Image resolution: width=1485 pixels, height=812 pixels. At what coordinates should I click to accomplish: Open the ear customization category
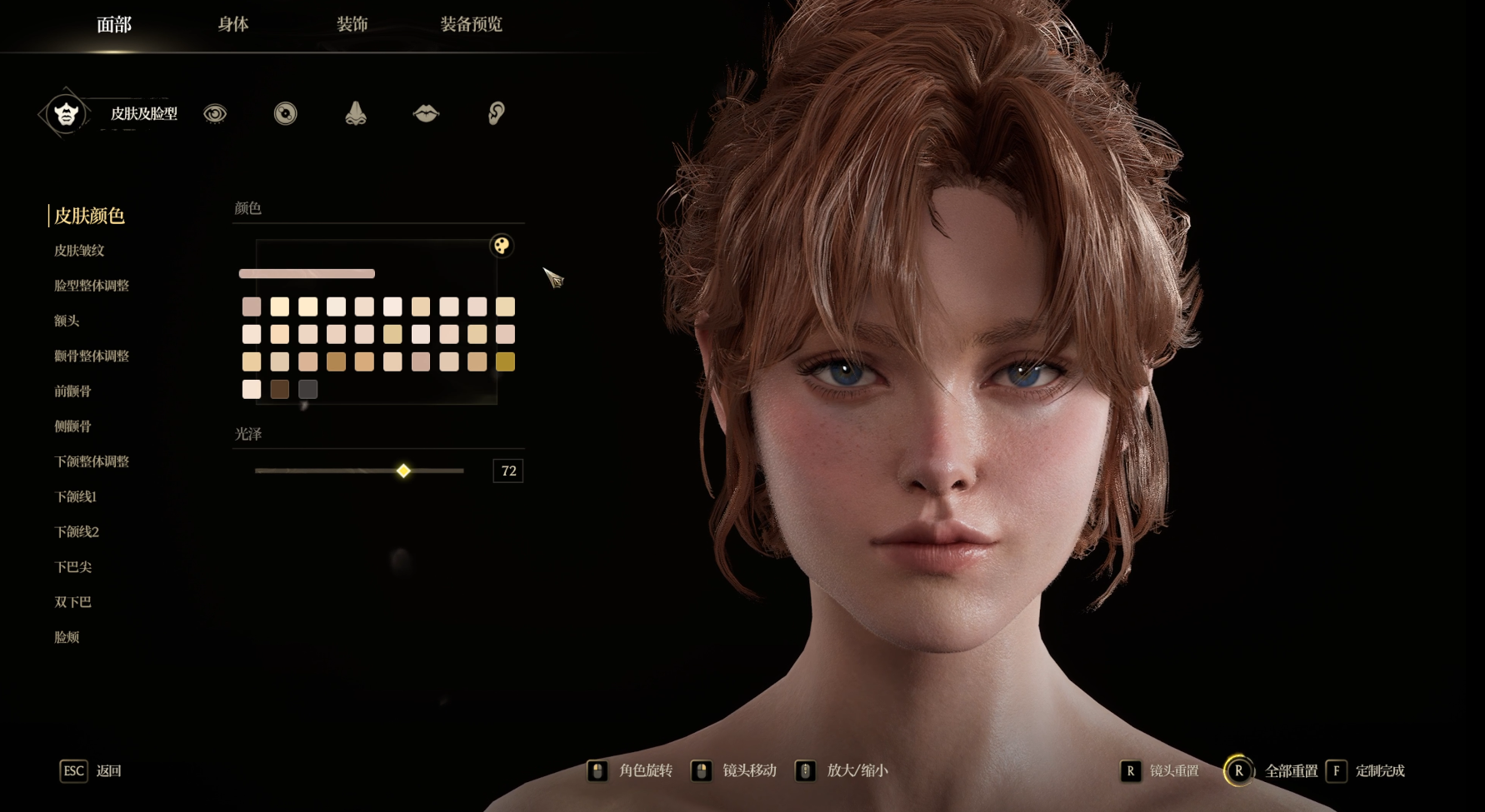tap(496, 113)
